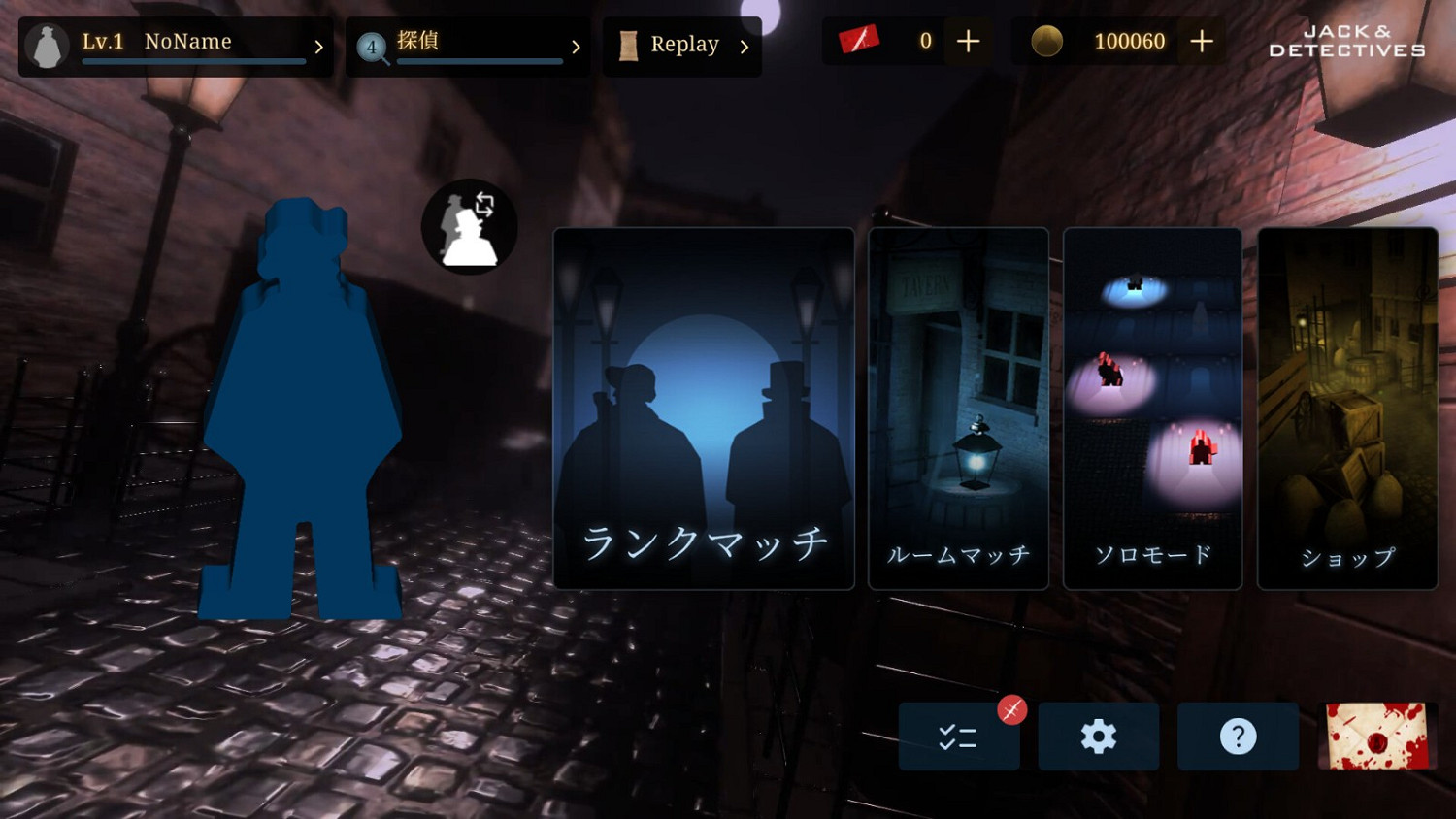Open the ショップ card
Viewport: 1456px width, 819px height.
point(1347,408)
